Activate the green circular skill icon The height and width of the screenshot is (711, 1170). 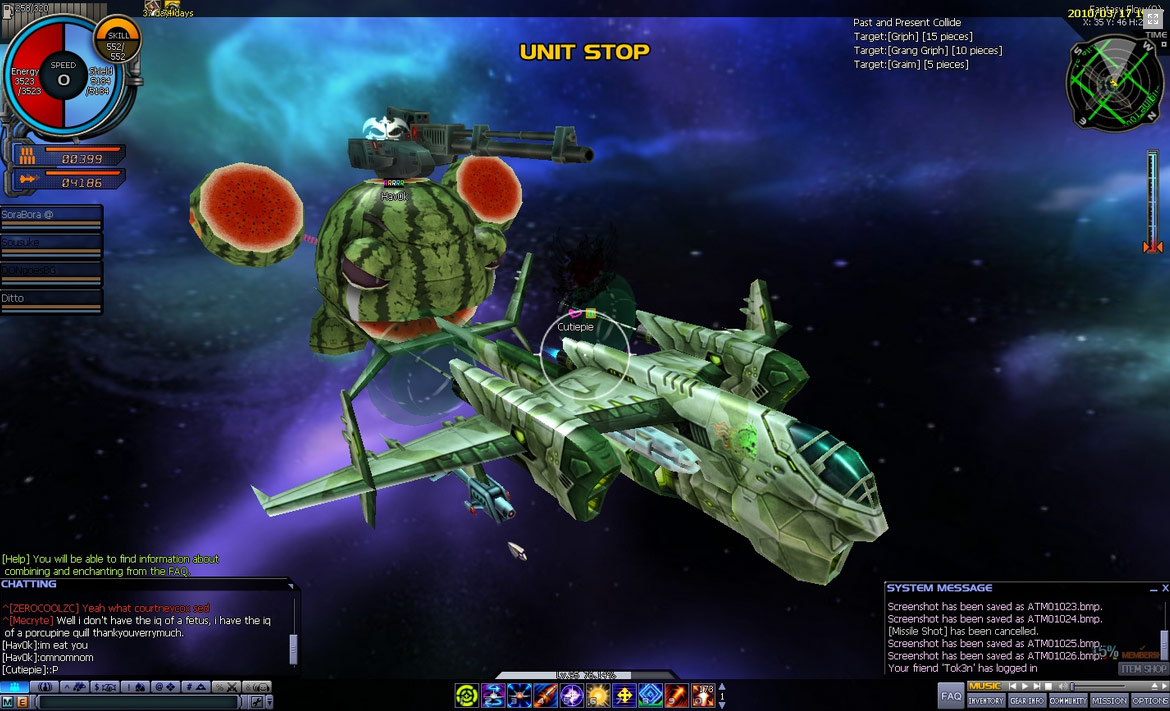[x=466, y=695]
